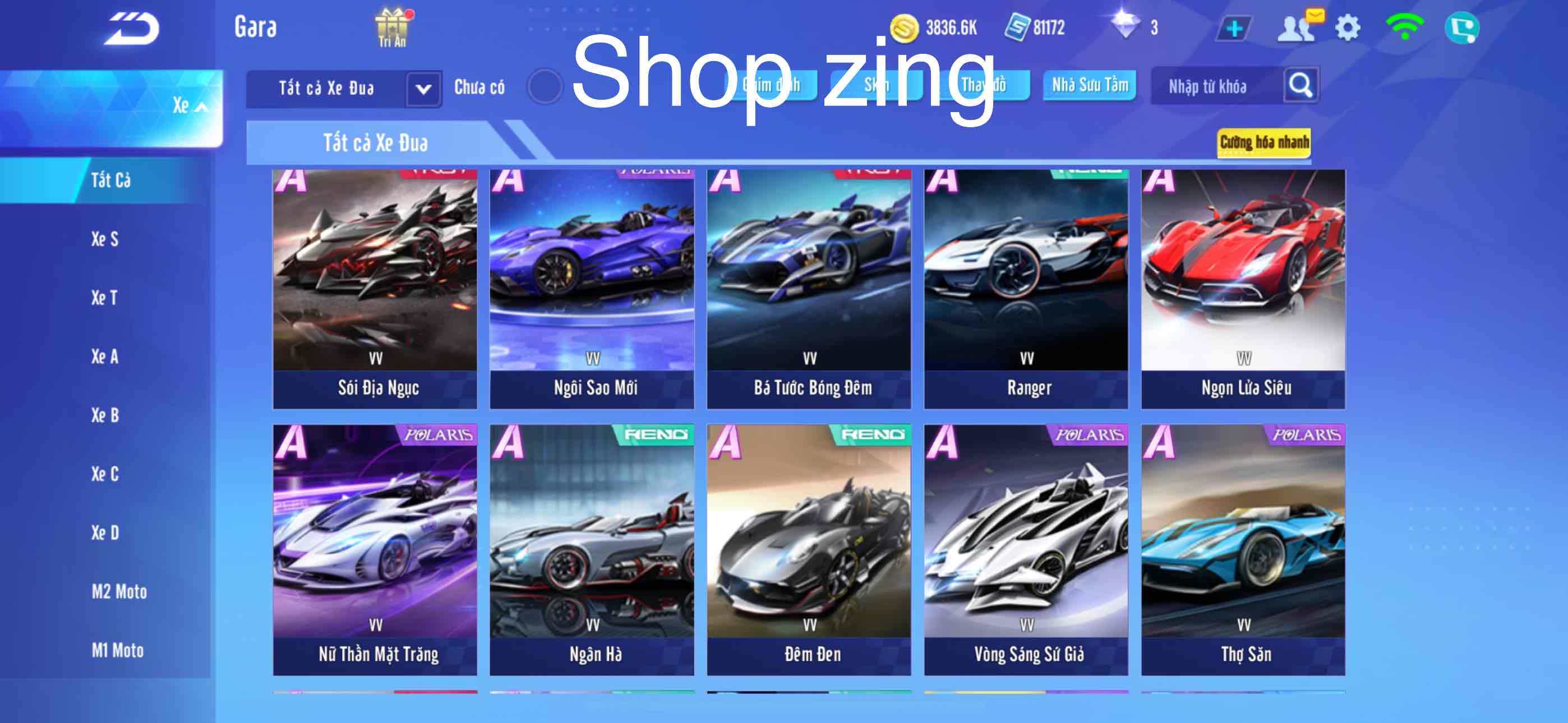Open the Tri Ân gift box
Screen dimensions: 1568x723
pyautogui.click(x=392, y=27)
